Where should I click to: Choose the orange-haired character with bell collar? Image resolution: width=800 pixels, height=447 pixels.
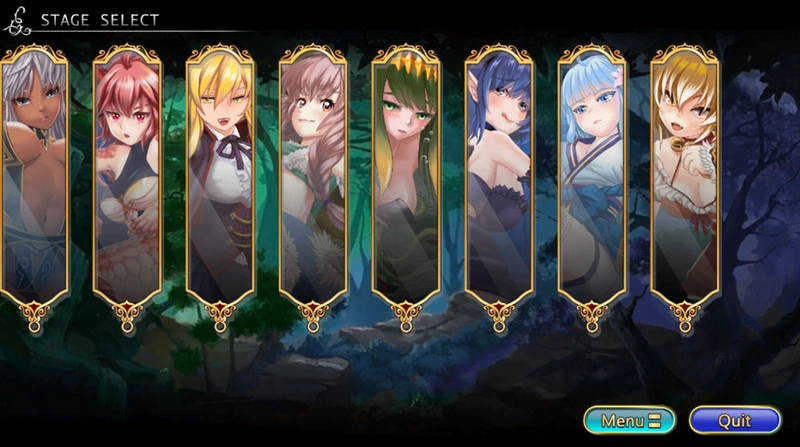(684, 175)
